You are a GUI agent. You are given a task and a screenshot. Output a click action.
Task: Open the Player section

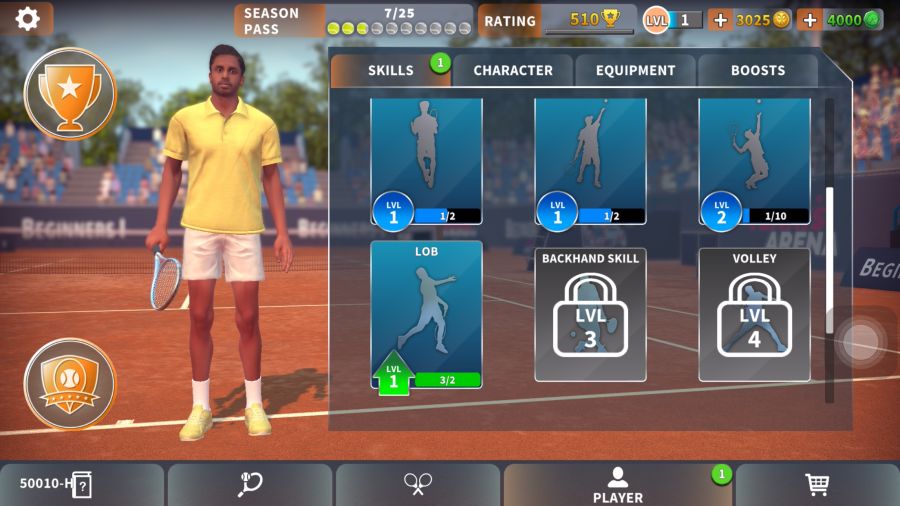click(x=617, y=485)
